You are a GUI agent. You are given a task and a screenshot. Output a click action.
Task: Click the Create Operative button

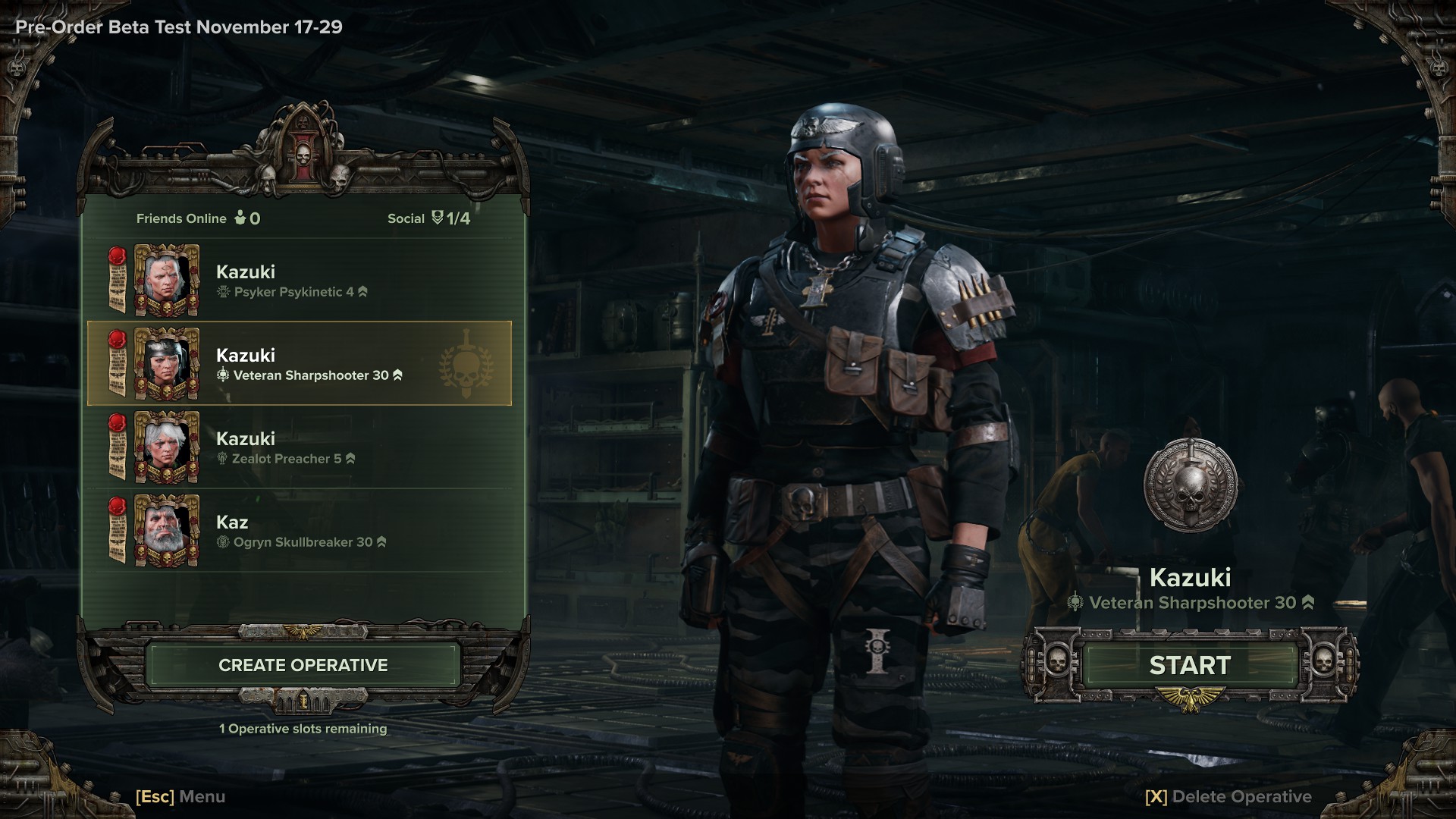[x=303, y=665]
